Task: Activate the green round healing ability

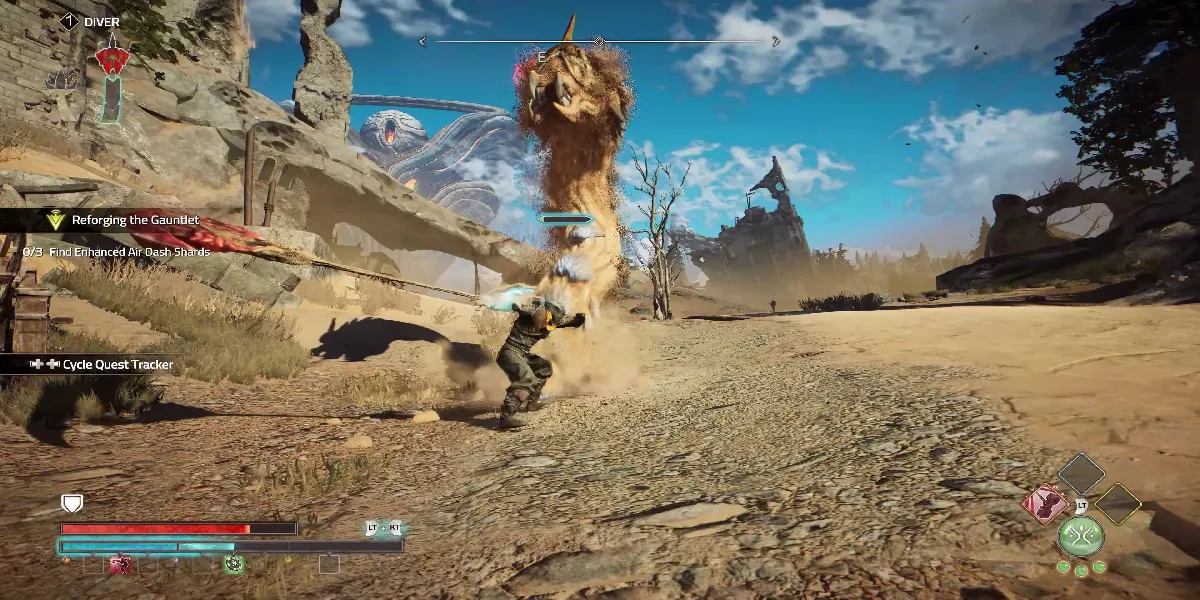Action: (1081, 536)
